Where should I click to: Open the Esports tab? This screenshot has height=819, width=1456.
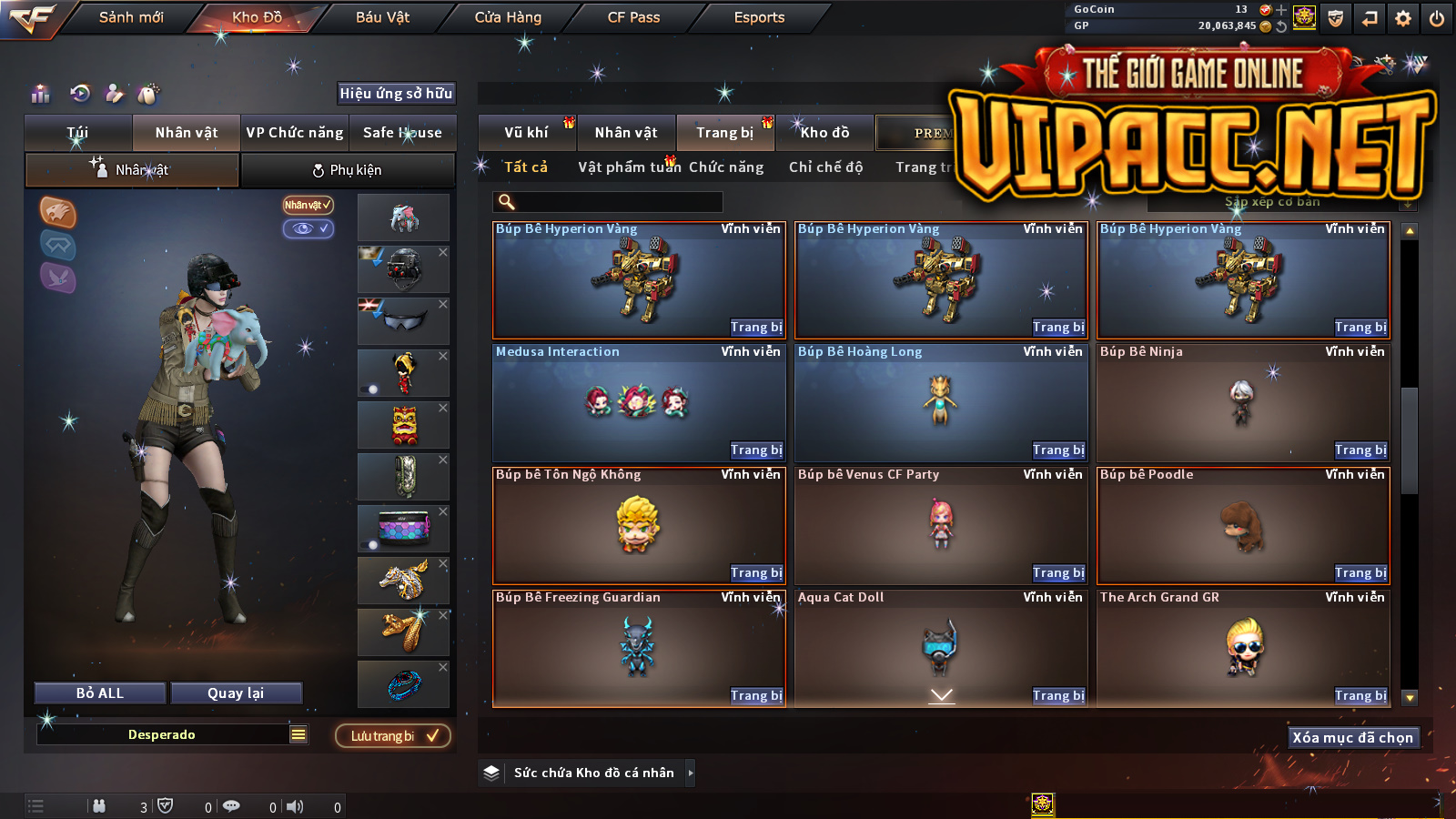(759, 17)
